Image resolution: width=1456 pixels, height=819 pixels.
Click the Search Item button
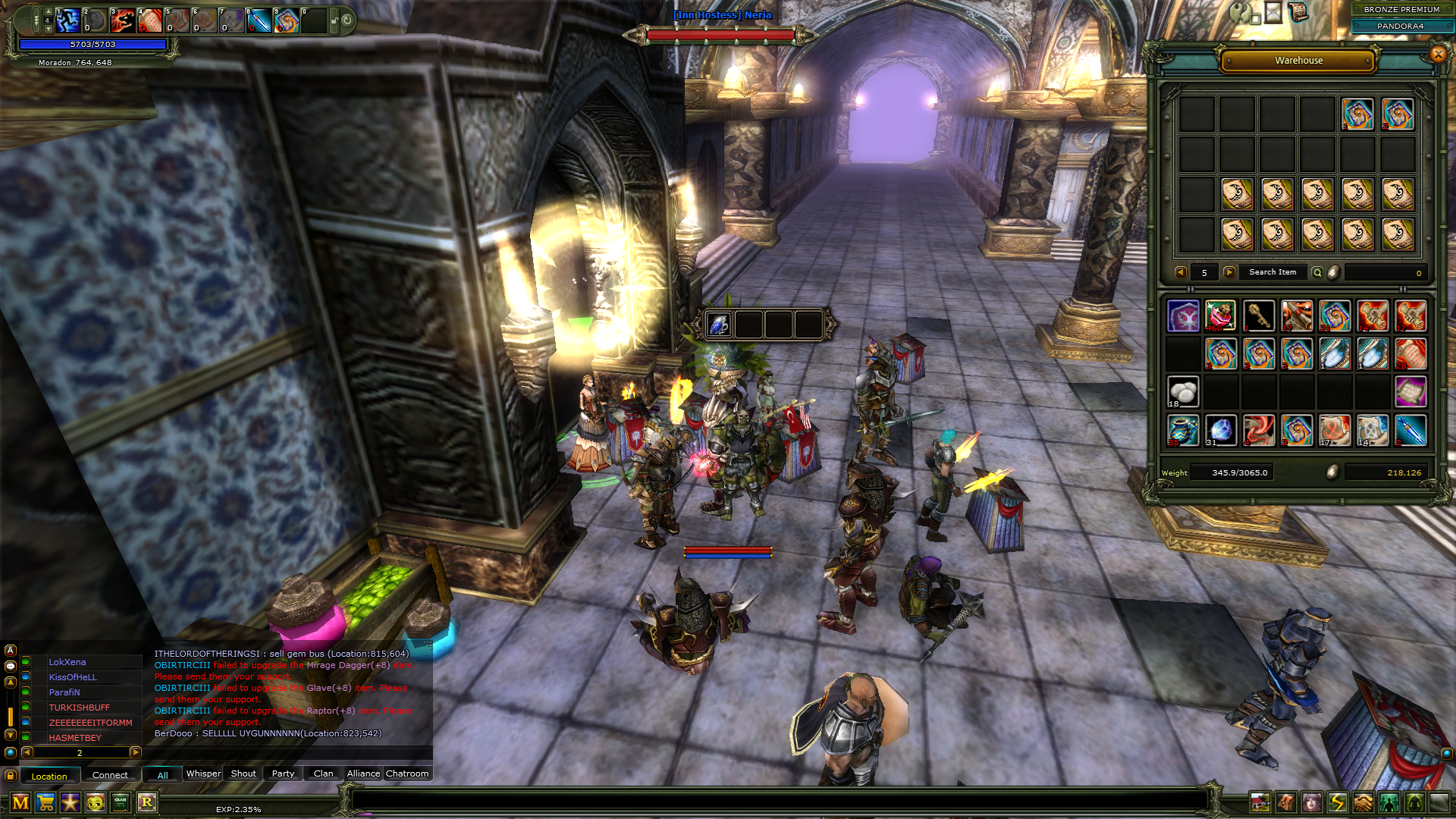(x=1272, y=272)
